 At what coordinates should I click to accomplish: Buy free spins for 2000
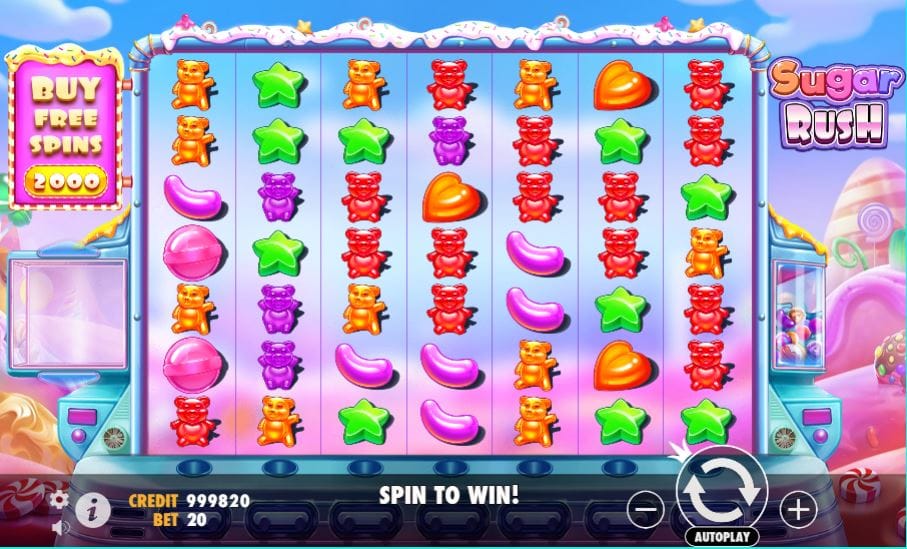pos(66,130)
